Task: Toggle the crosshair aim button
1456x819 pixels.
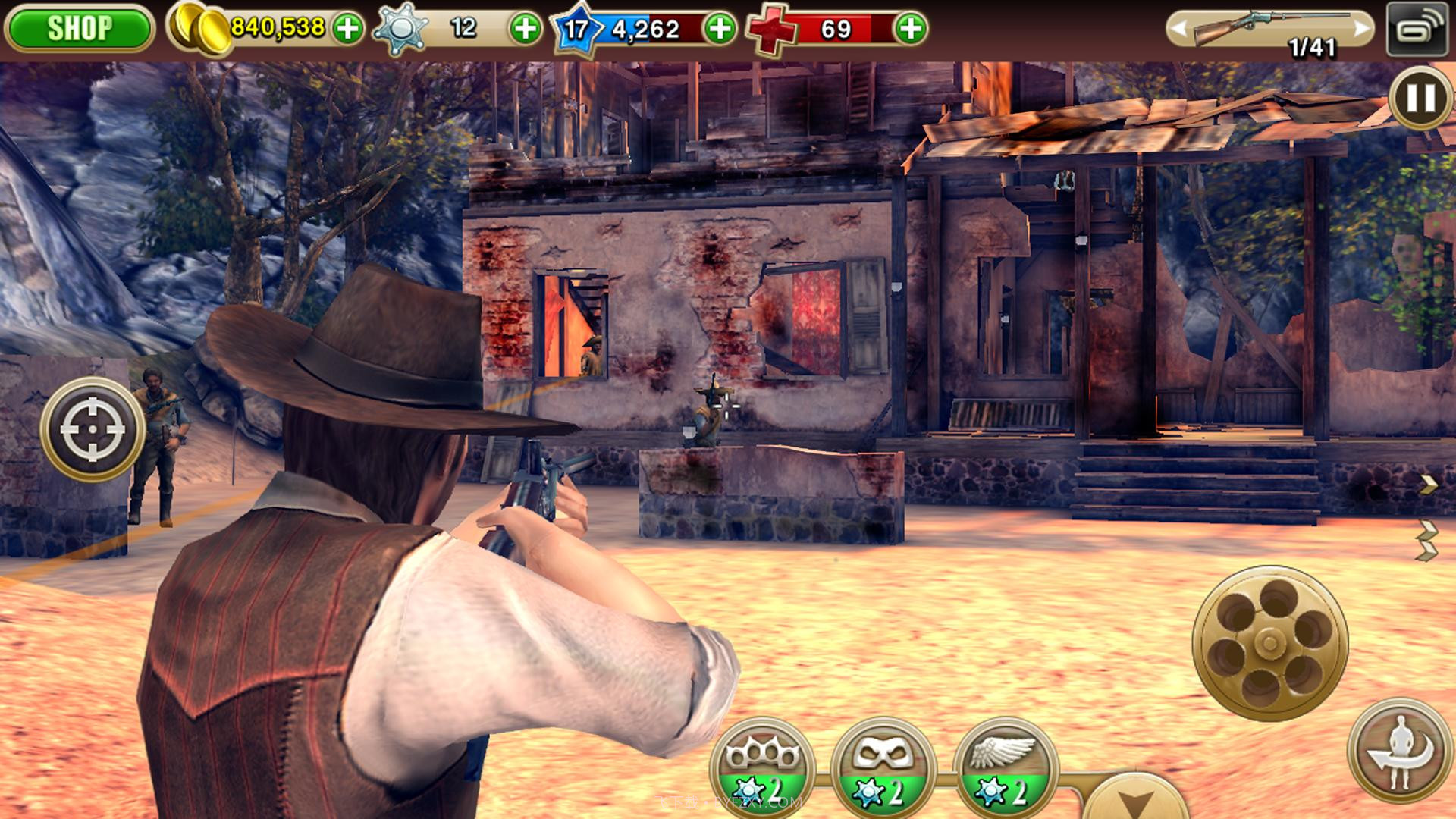Action: 93,429
